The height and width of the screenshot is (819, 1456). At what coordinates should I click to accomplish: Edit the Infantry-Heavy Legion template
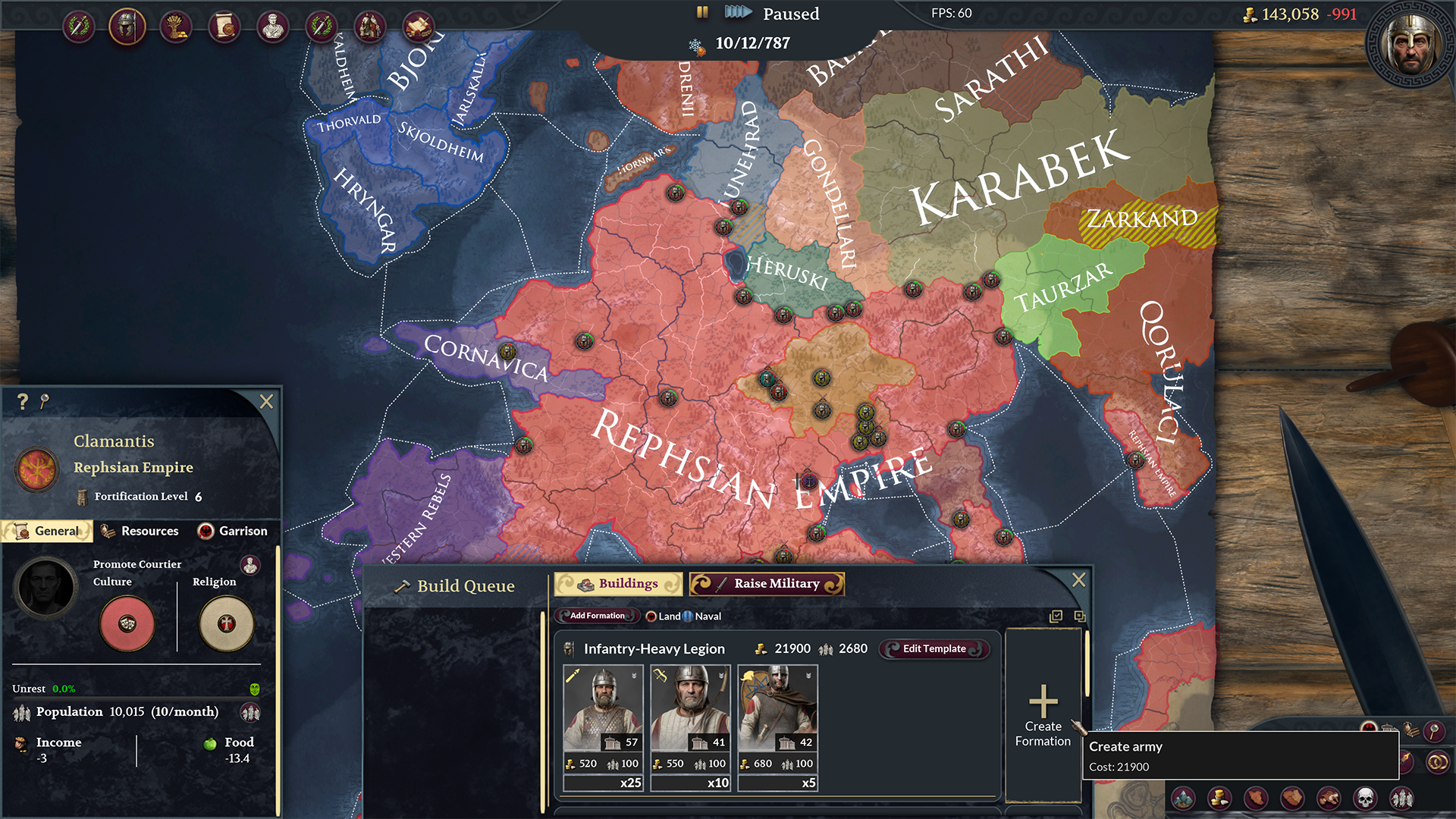934,648
